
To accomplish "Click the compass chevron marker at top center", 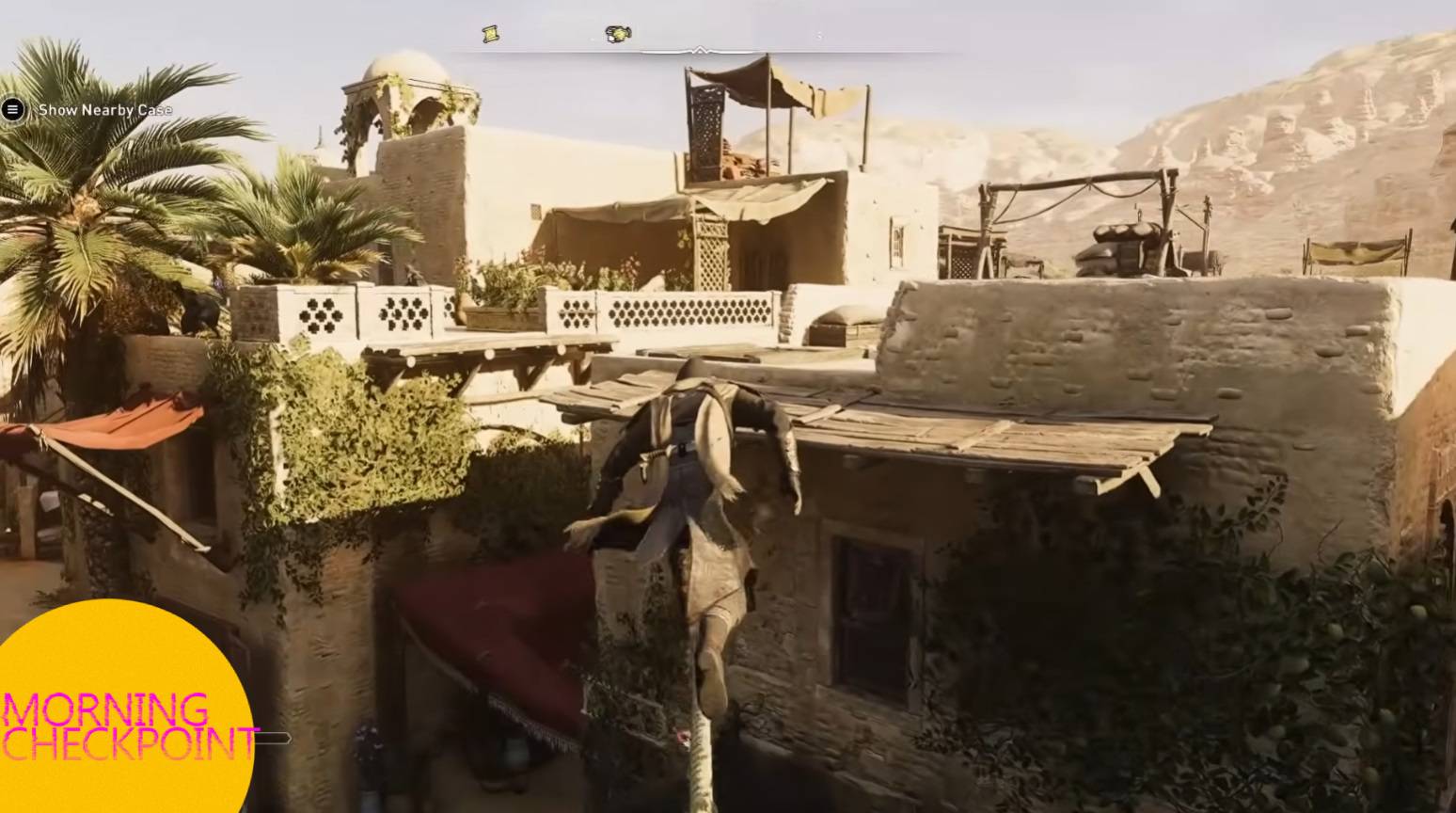I will pyautogui.click(x=699, y=51).
